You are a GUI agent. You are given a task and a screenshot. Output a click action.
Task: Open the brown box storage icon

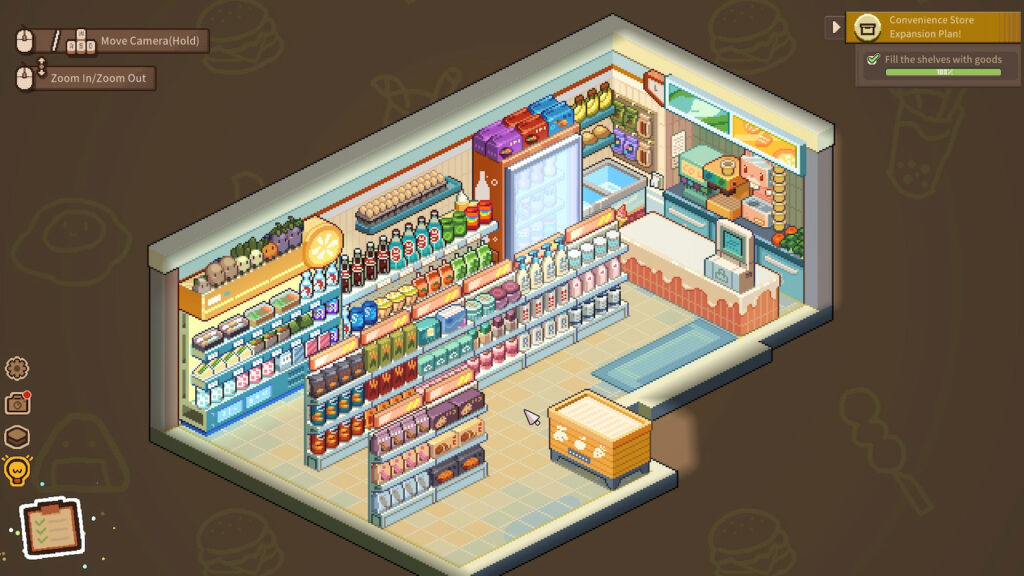point(17,437)
